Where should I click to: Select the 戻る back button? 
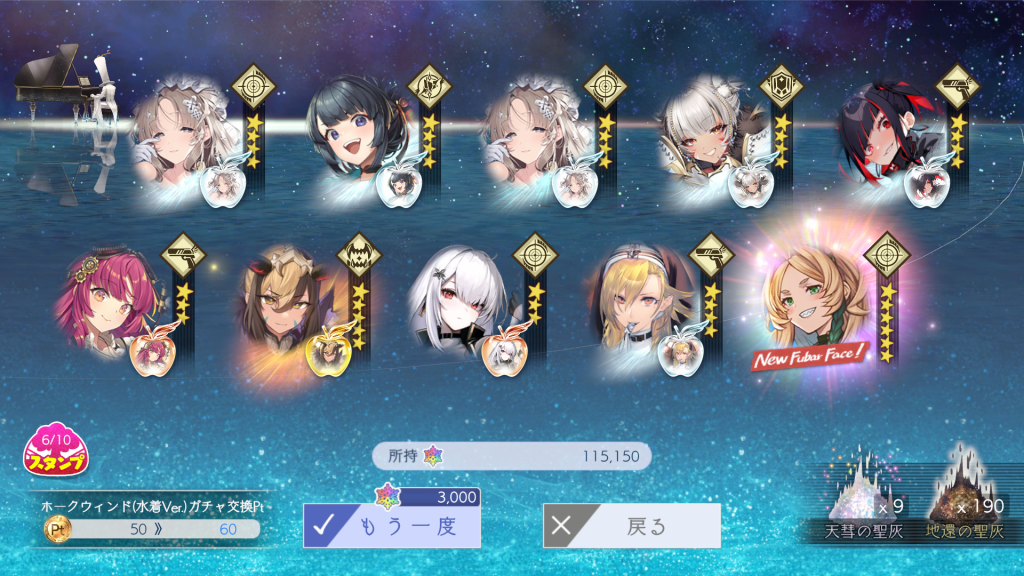pyautogui.click(x=631, y=526)
